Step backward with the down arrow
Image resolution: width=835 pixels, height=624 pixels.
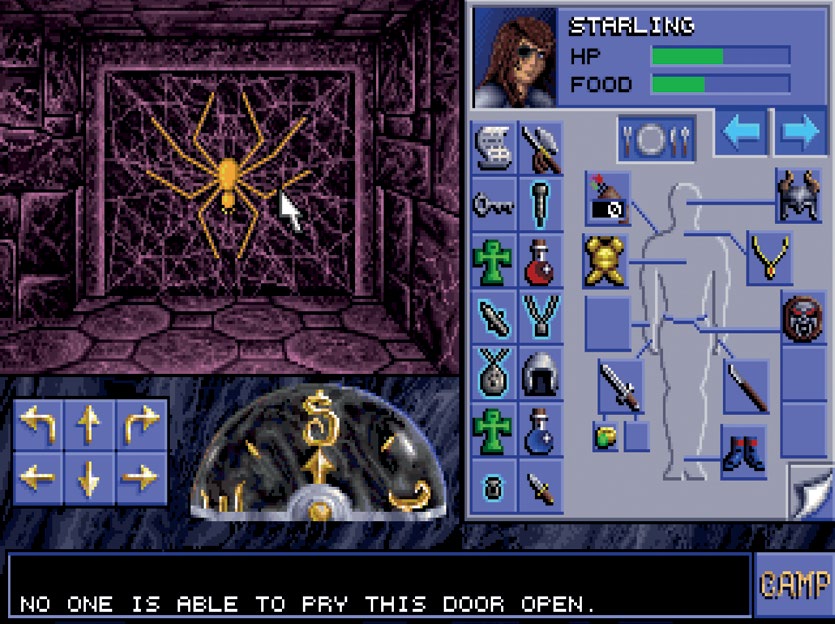(89, 477)
